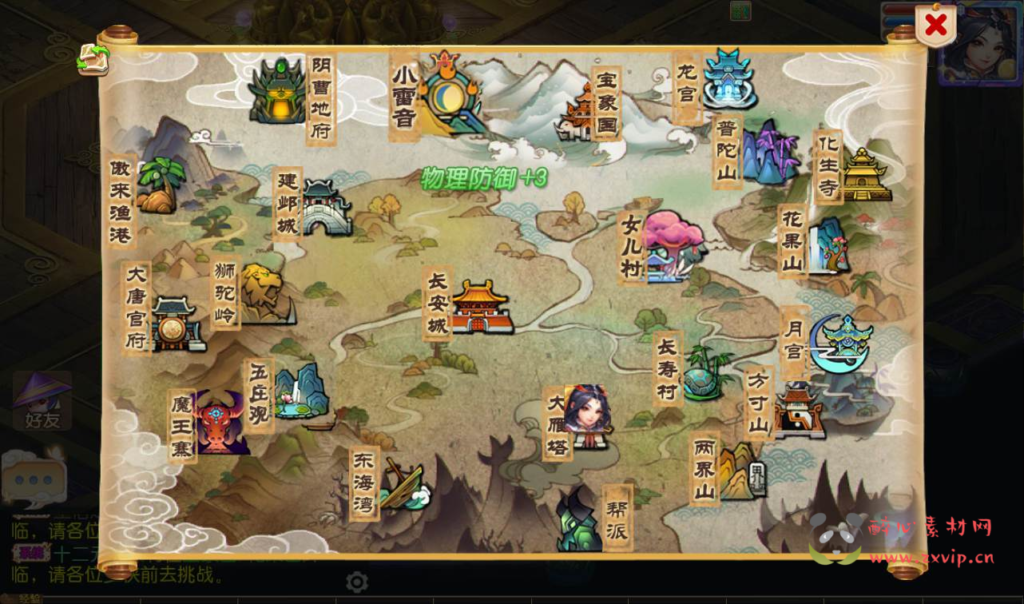Open 花果山 on the world map
The image size is (1024, 604).
[829, 245]
